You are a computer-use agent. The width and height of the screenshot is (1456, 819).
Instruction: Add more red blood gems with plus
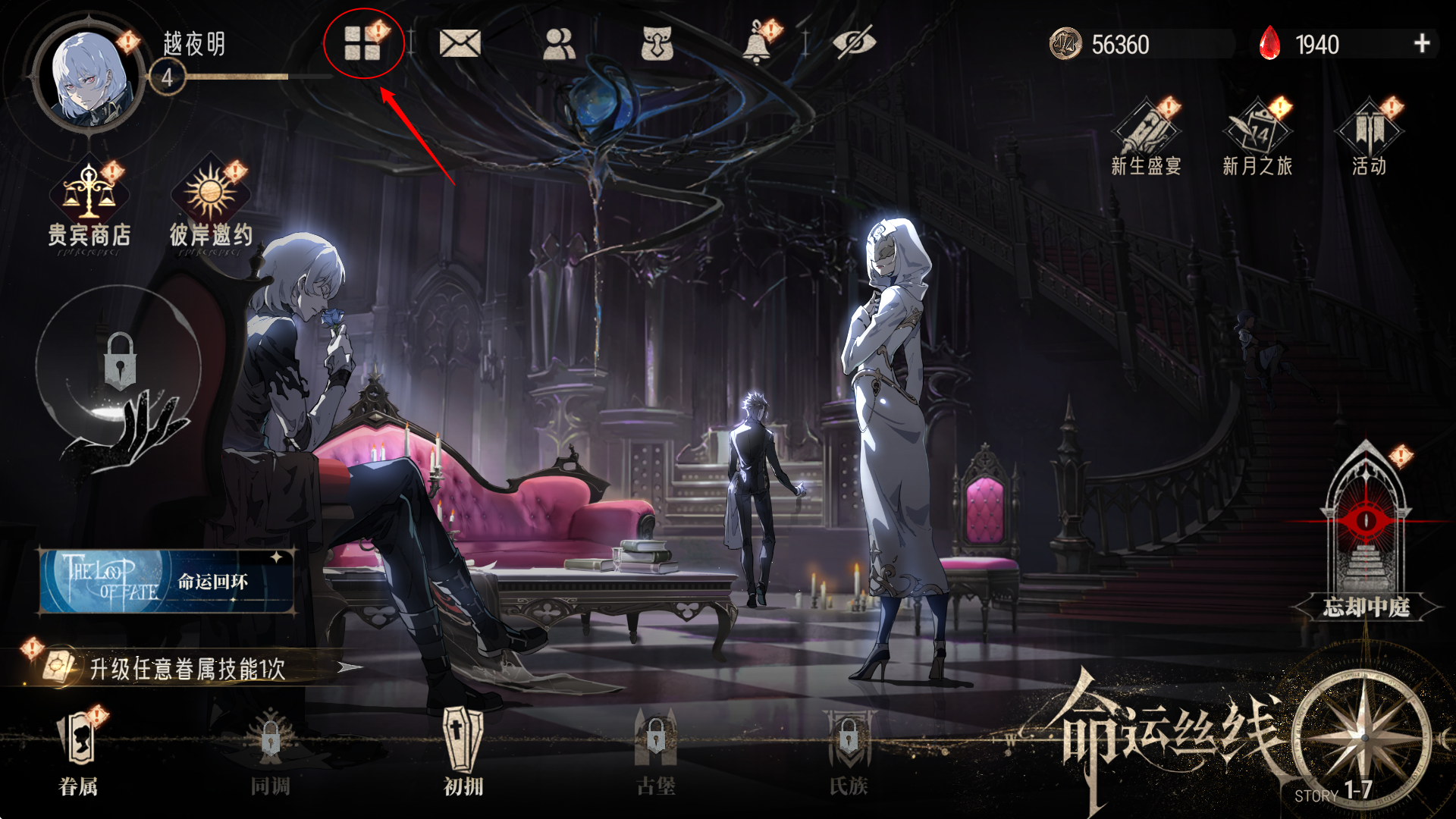(1422, 43)
